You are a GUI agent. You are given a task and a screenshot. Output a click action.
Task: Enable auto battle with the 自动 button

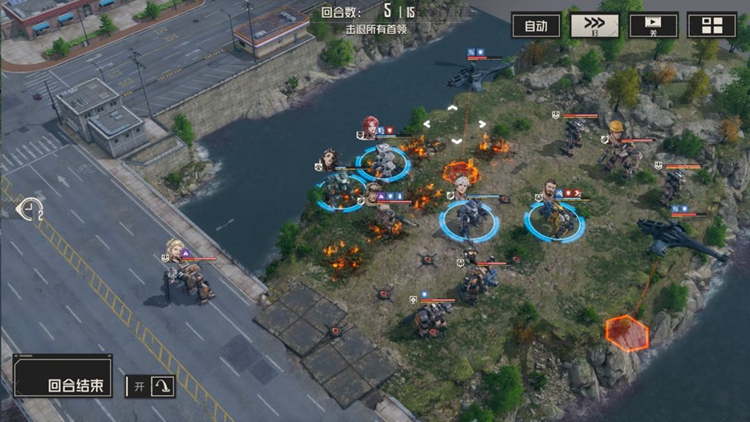tap(536, 26)
